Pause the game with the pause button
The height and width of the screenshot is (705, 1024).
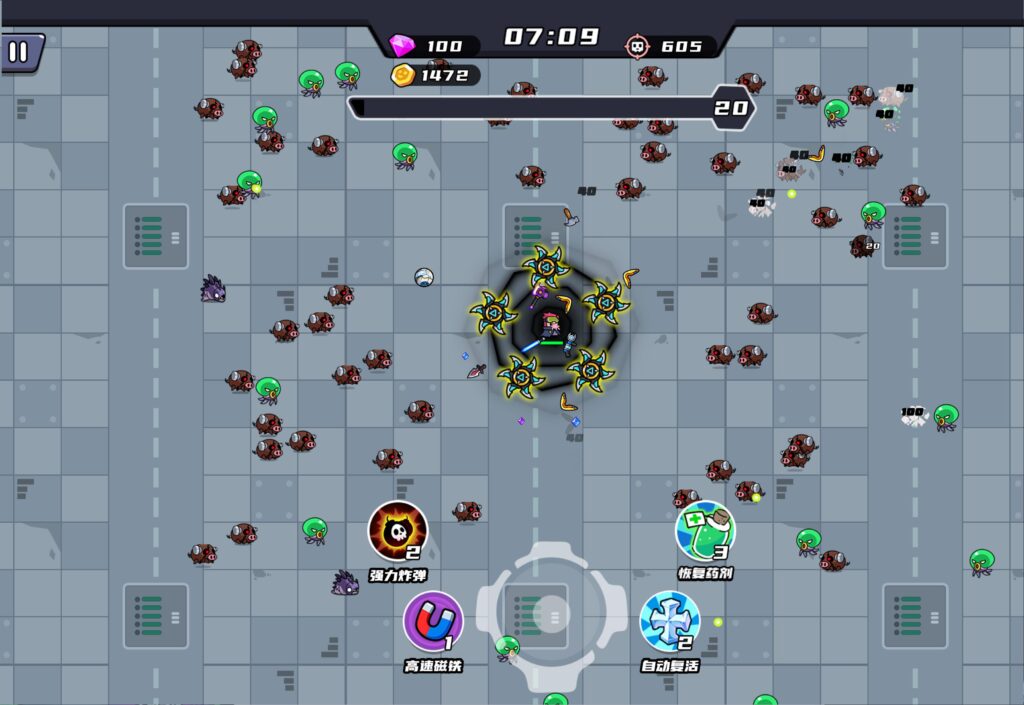point(19,52)
